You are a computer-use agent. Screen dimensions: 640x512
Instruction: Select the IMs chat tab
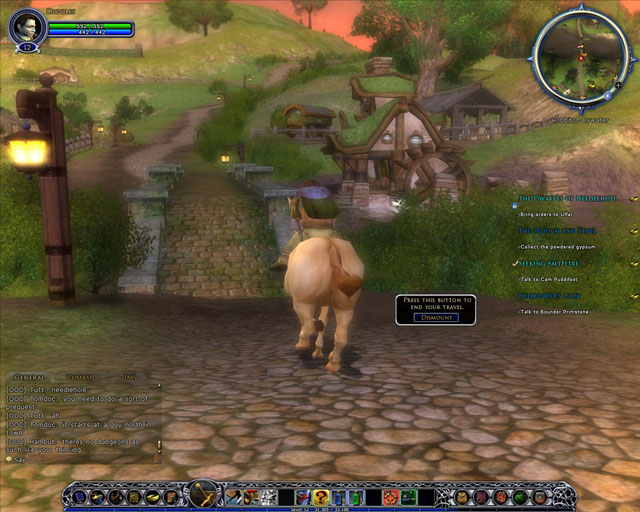(130, 377)
